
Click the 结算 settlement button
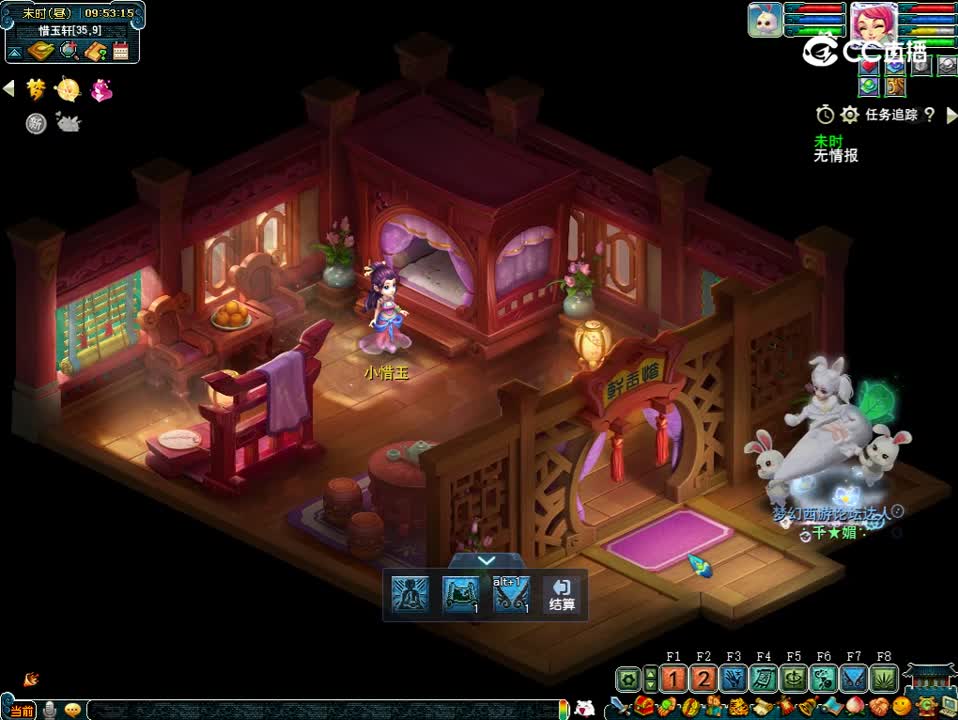tap(561, 595)
